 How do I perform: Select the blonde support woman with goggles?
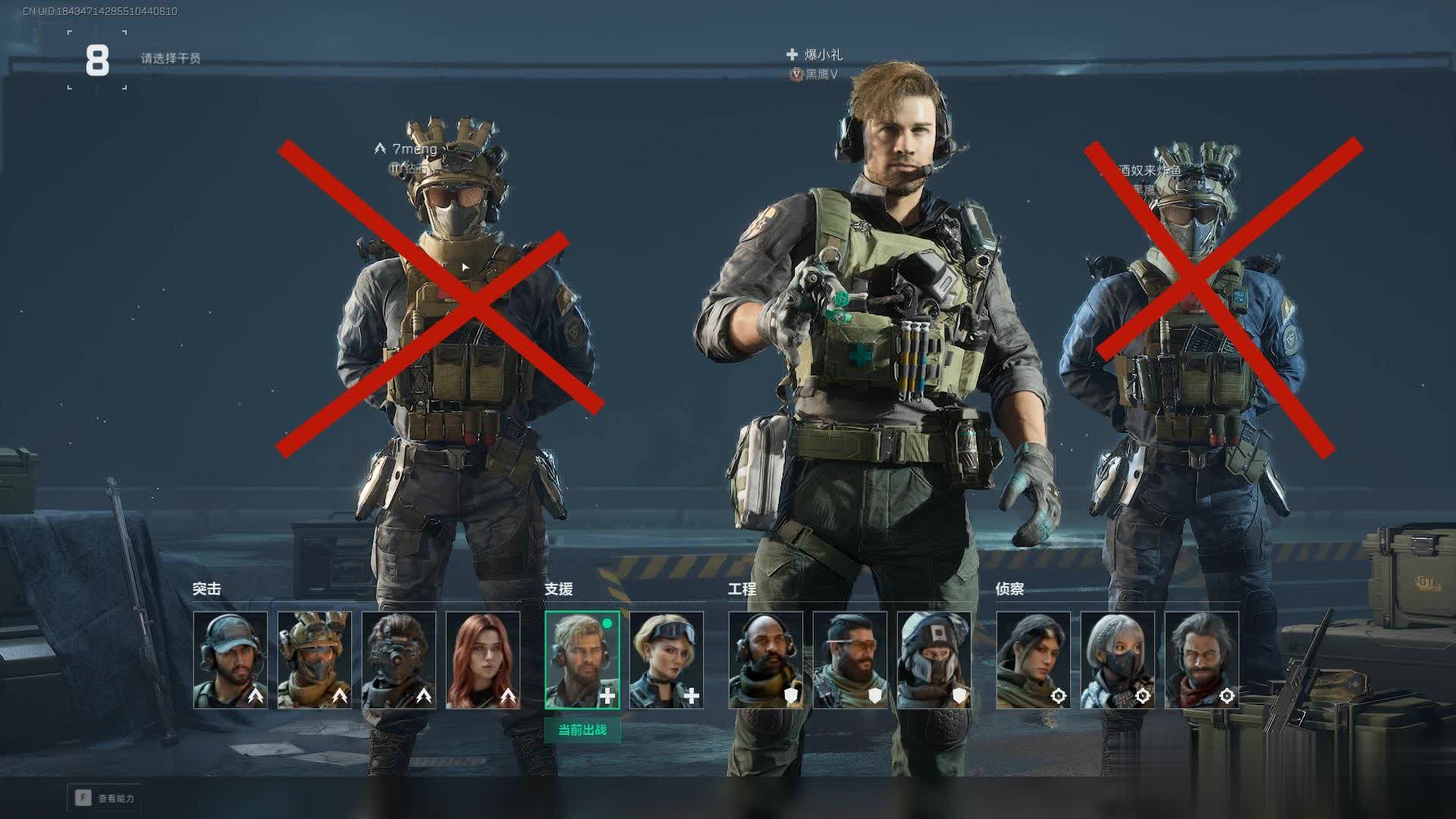point(667,661)
